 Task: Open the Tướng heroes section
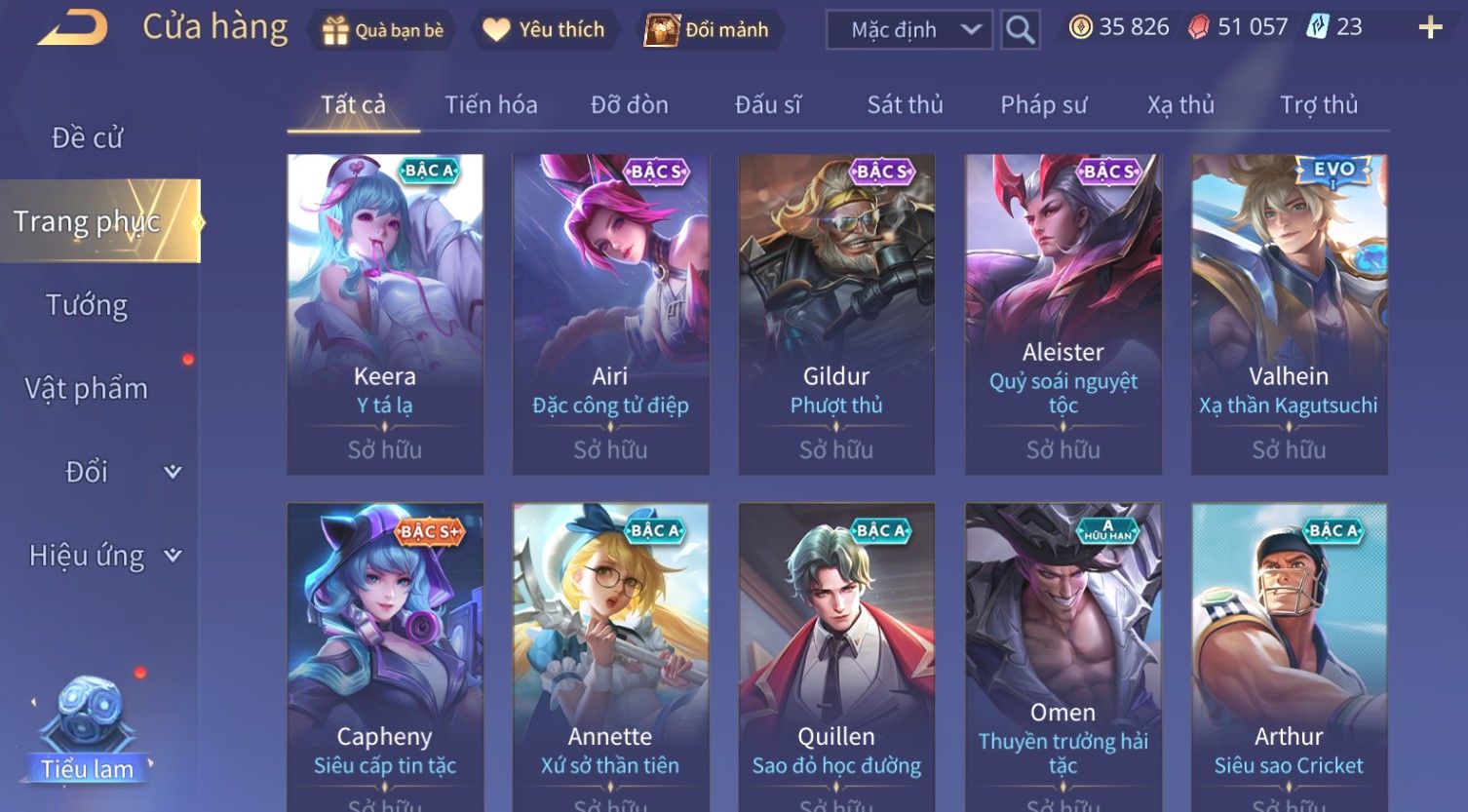click(x=87, y=305)
